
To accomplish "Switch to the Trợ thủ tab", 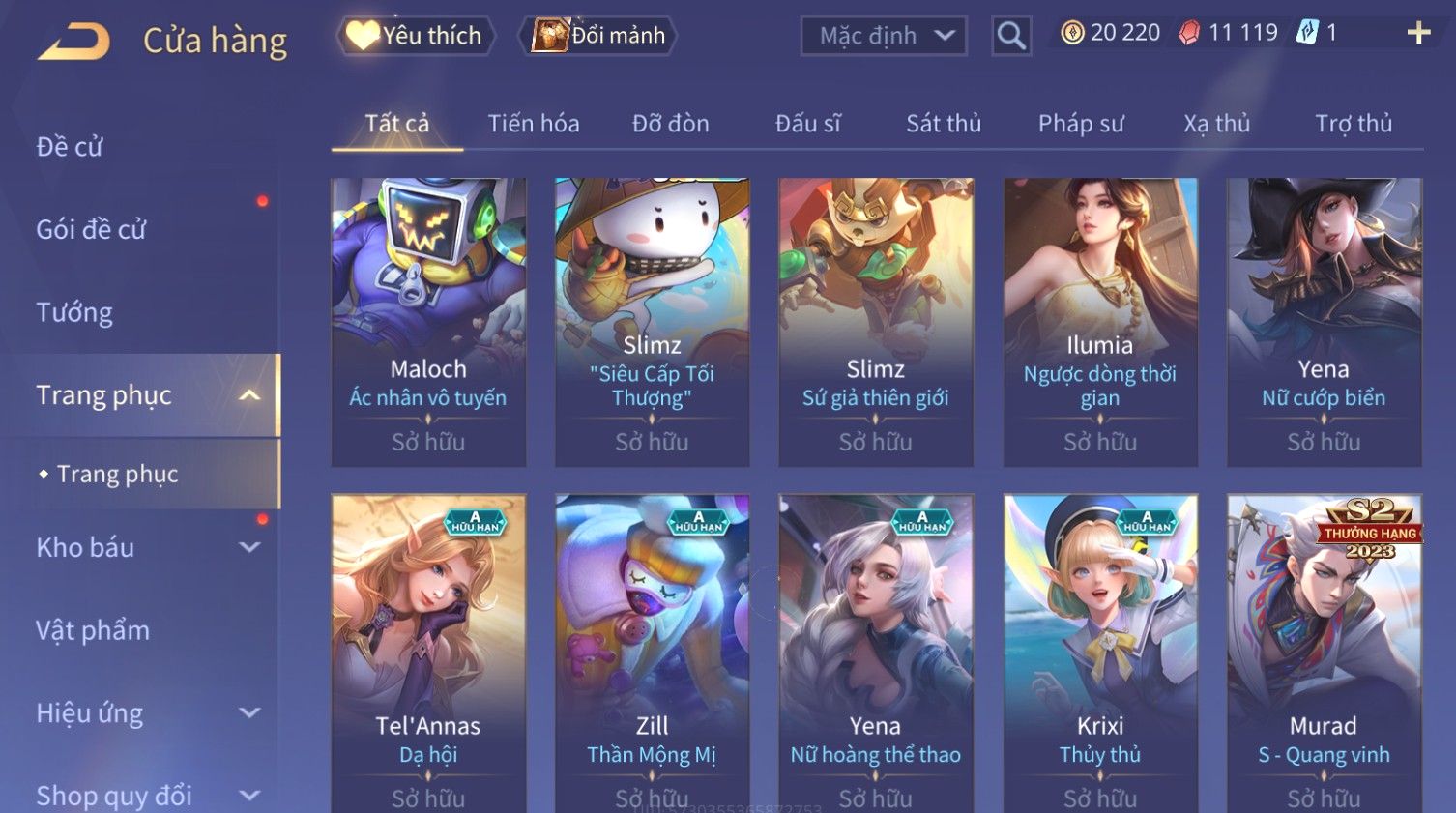I will (1353, 124).
